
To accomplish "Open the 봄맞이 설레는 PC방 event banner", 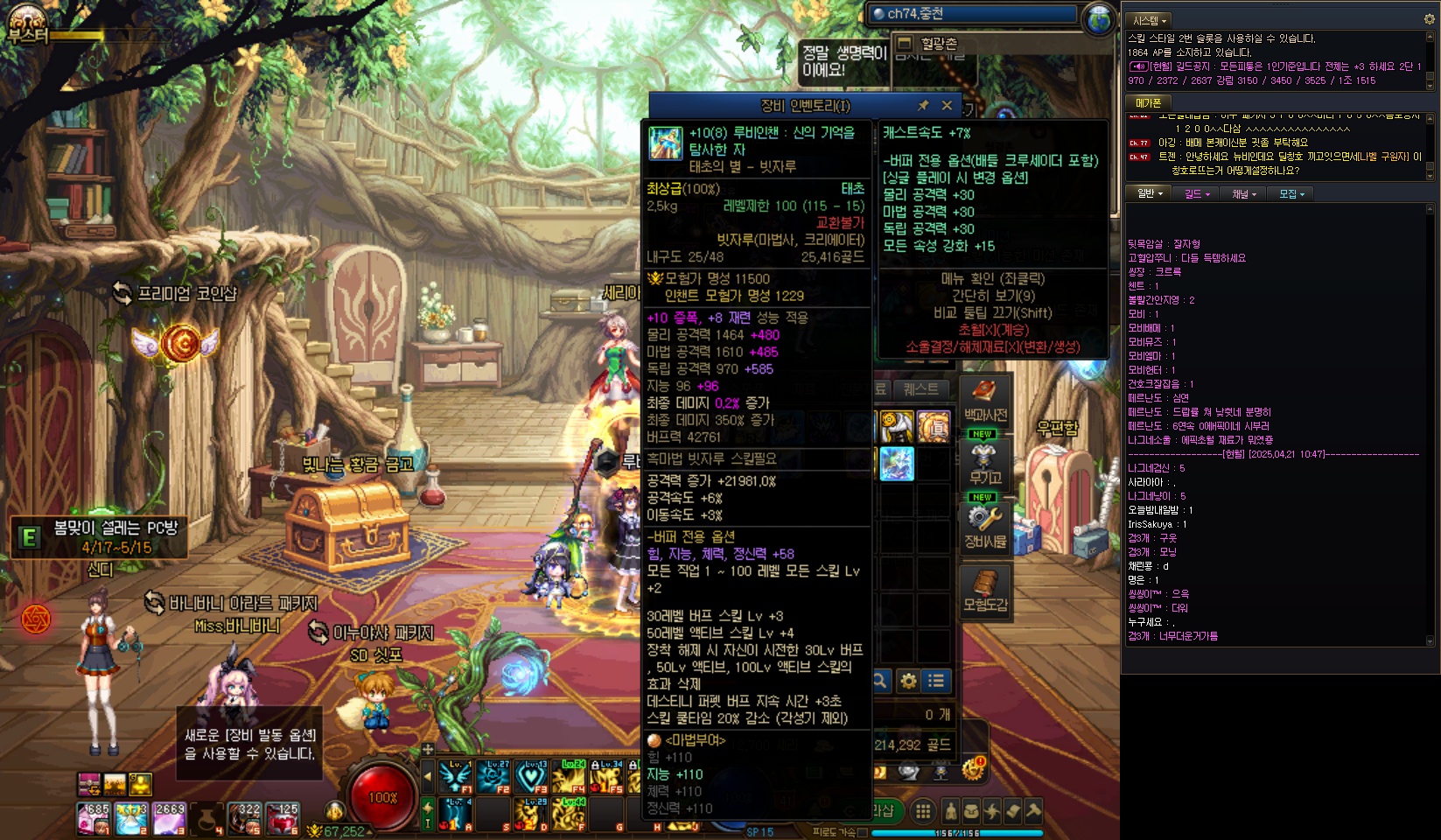I will click(x=101, y=536).
